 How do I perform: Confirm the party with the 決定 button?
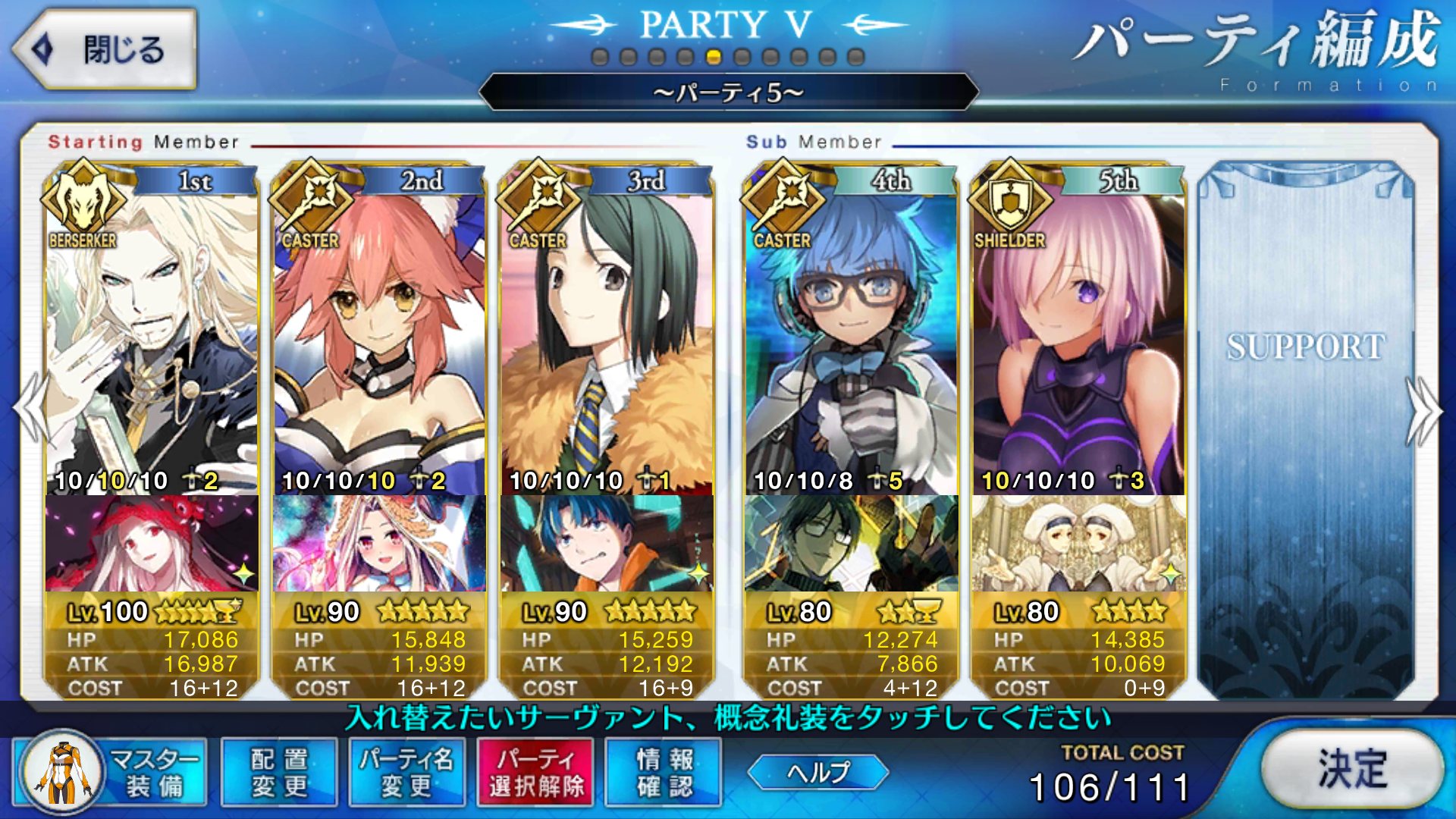[x=1352, y=770]
